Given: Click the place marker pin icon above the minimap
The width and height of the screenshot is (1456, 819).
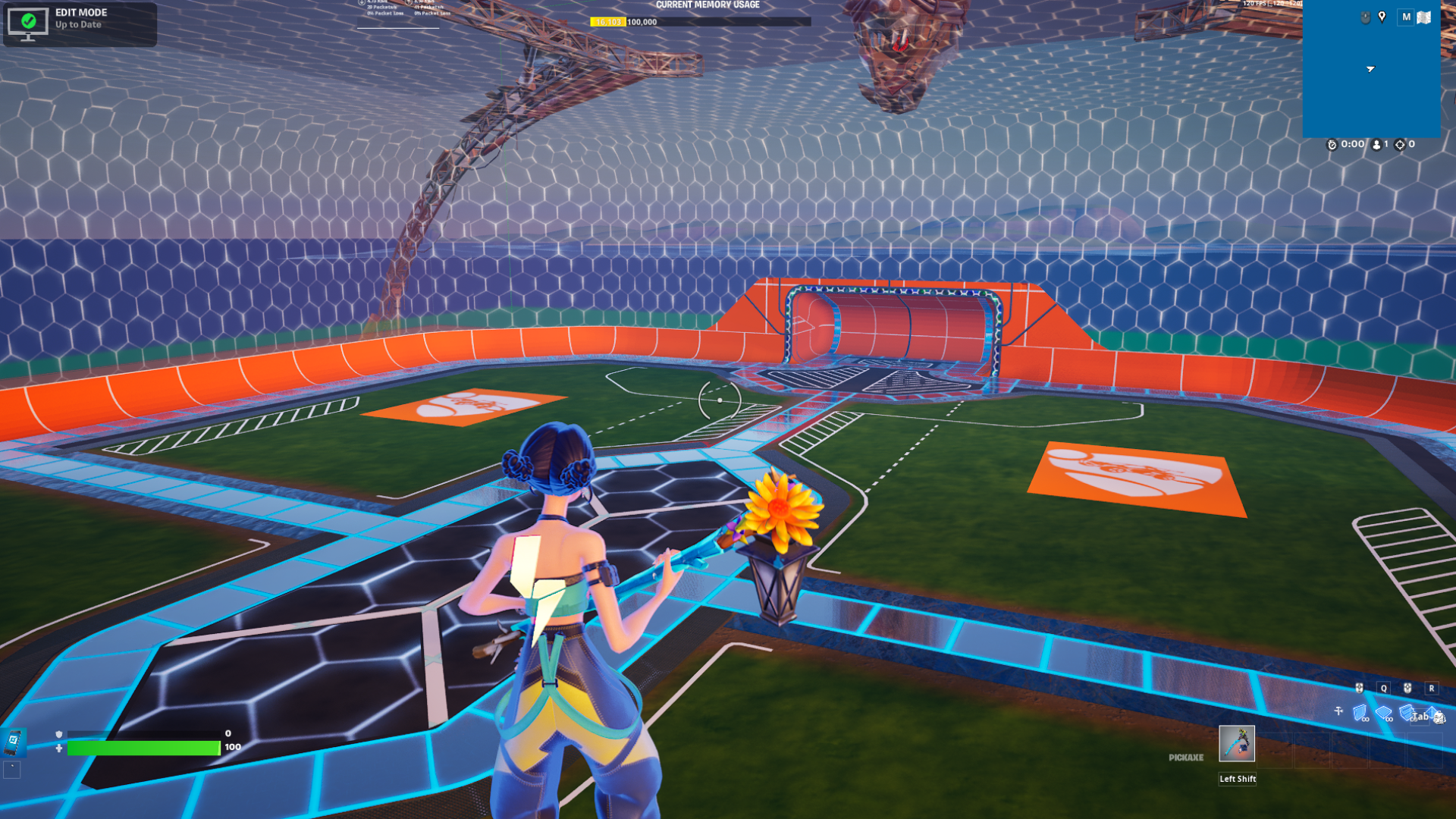Looking at the screenshot, I should pyautogui.click(x=1382, y=17).
